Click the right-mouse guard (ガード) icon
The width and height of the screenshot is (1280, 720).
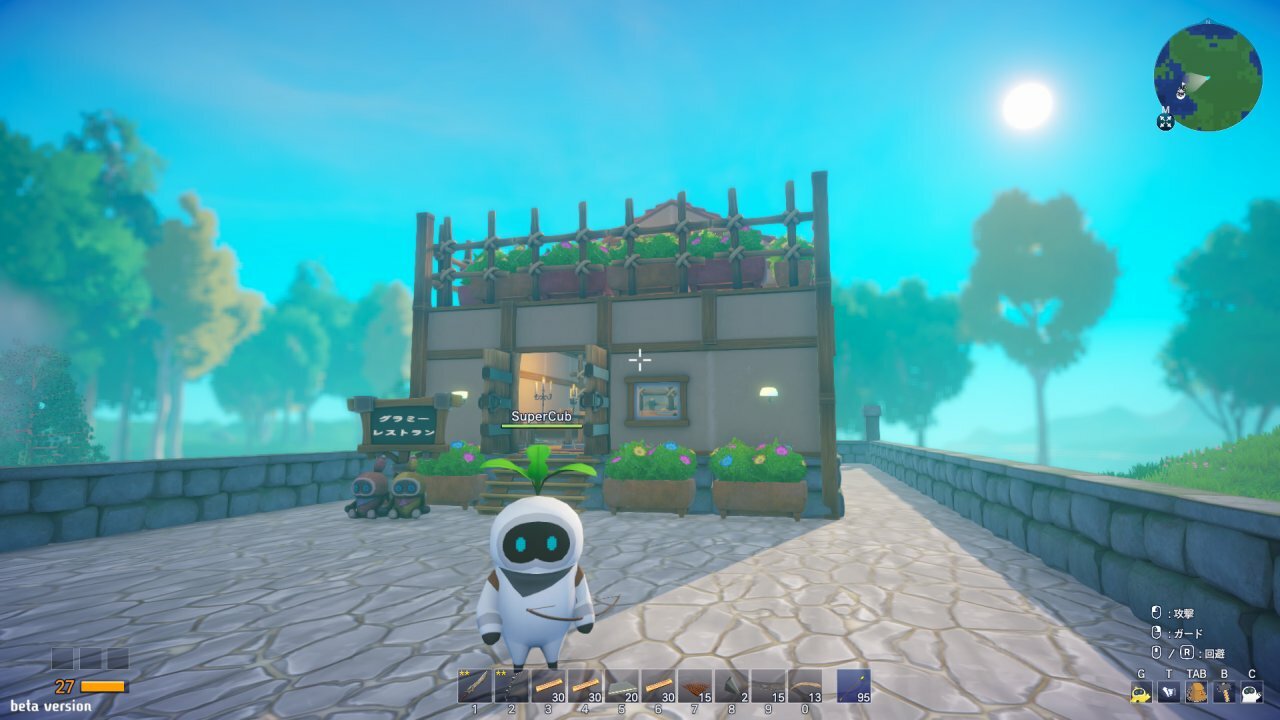[1156, 632]
